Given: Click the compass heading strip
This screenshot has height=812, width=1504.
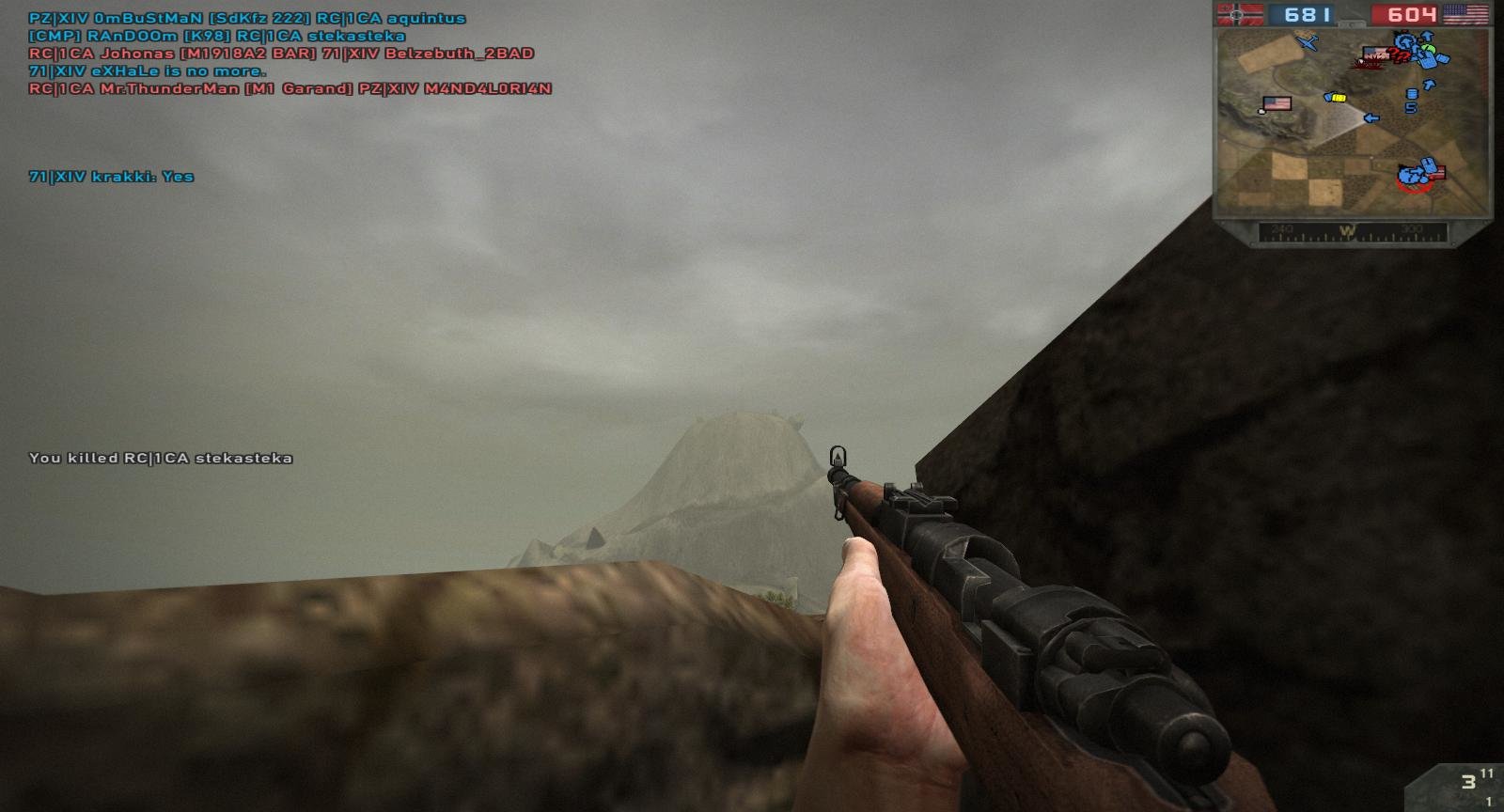Looking at the screenshot, I should coord(1352,231).
